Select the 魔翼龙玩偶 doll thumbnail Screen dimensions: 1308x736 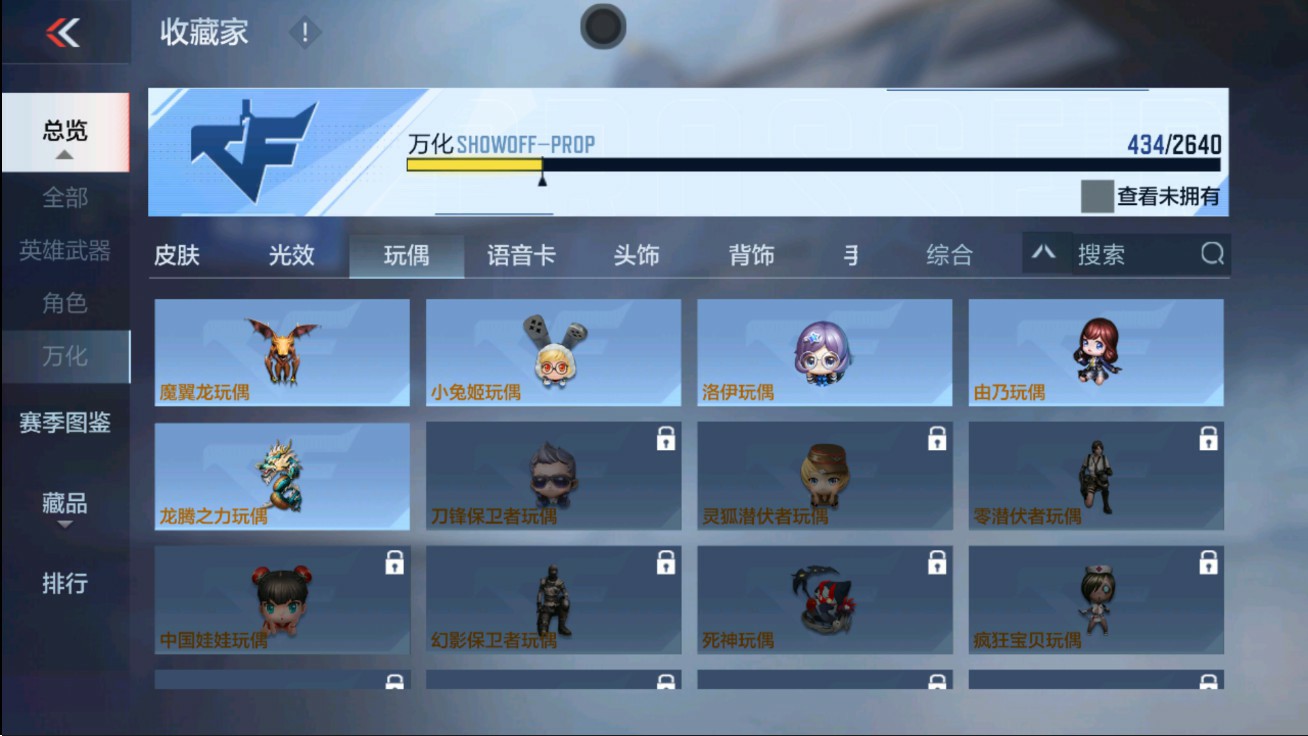[x=281, y=352]
